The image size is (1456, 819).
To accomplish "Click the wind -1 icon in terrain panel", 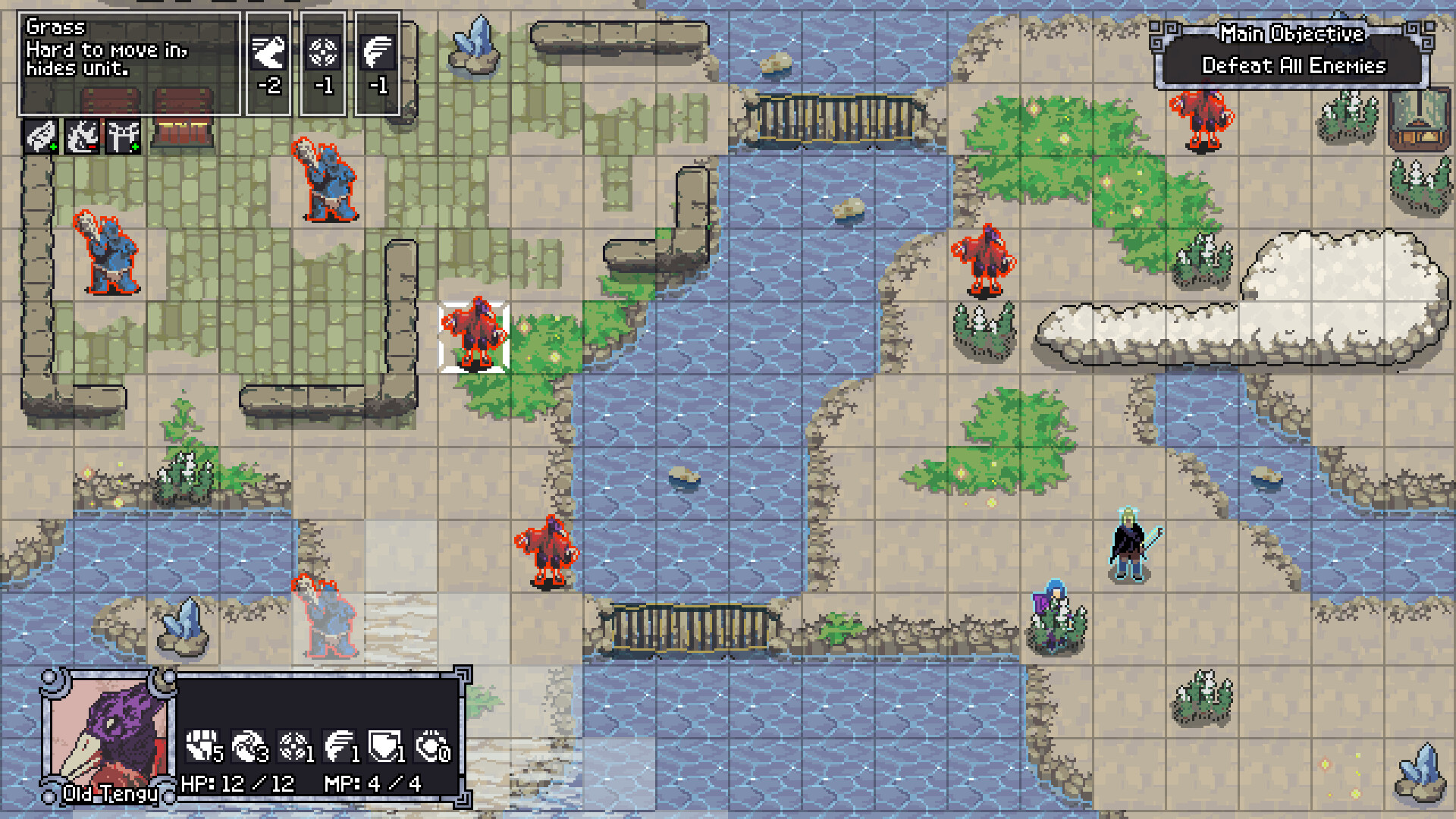I will click(x=376, y=53).
